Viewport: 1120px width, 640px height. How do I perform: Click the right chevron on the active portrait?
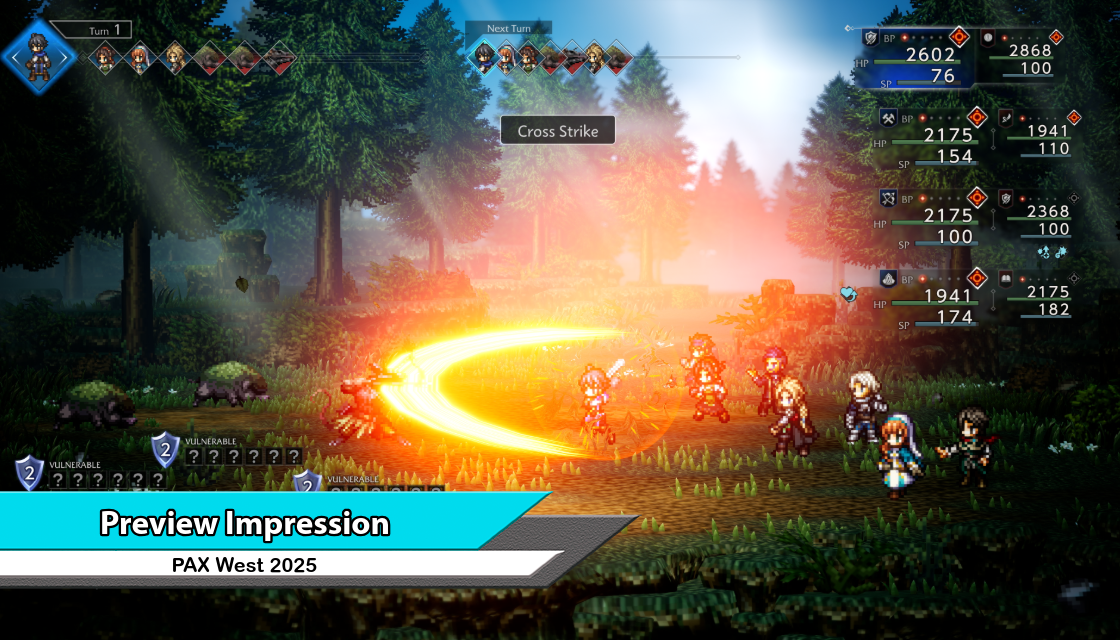(68, 58)
